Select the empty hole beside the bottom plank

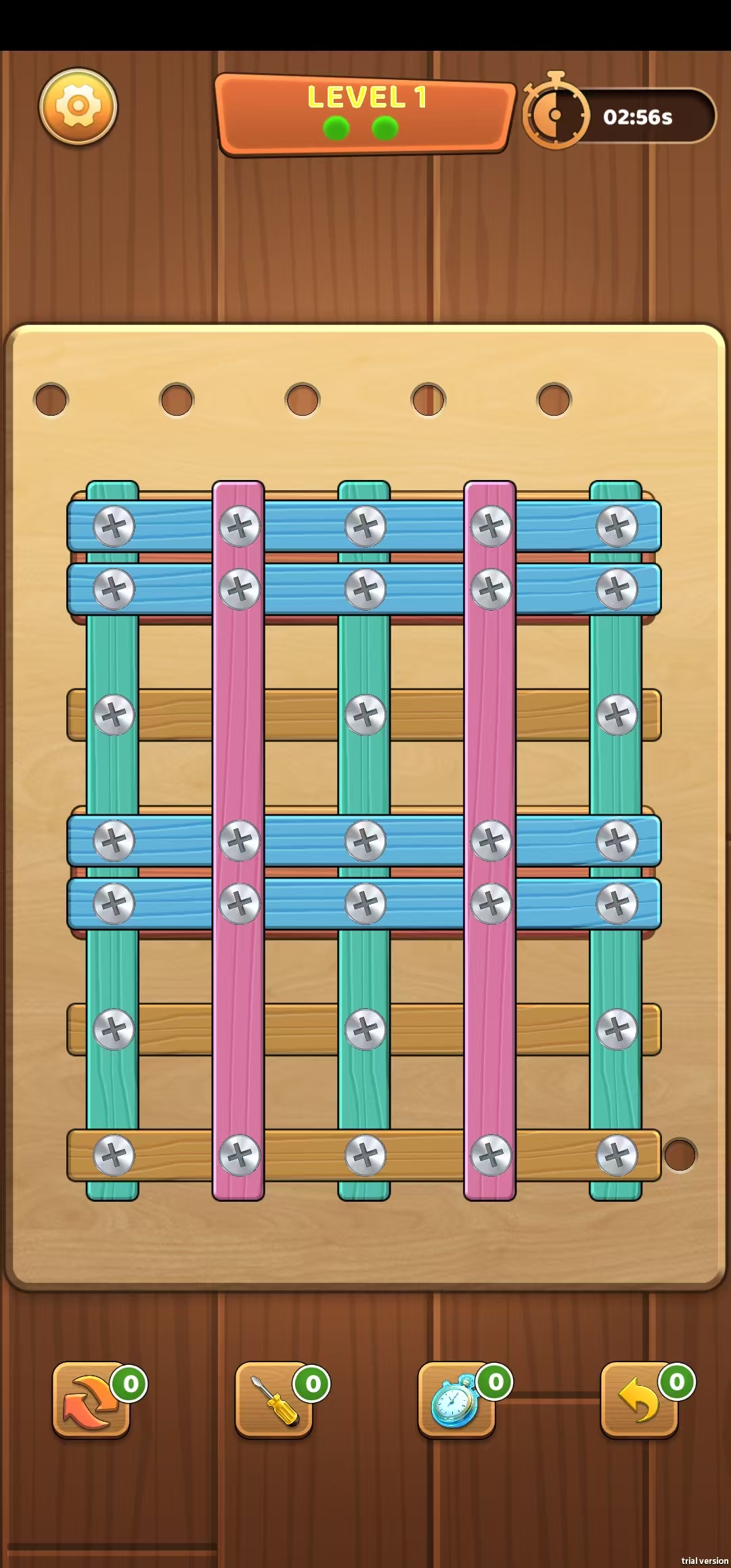tap(680, 1154)
